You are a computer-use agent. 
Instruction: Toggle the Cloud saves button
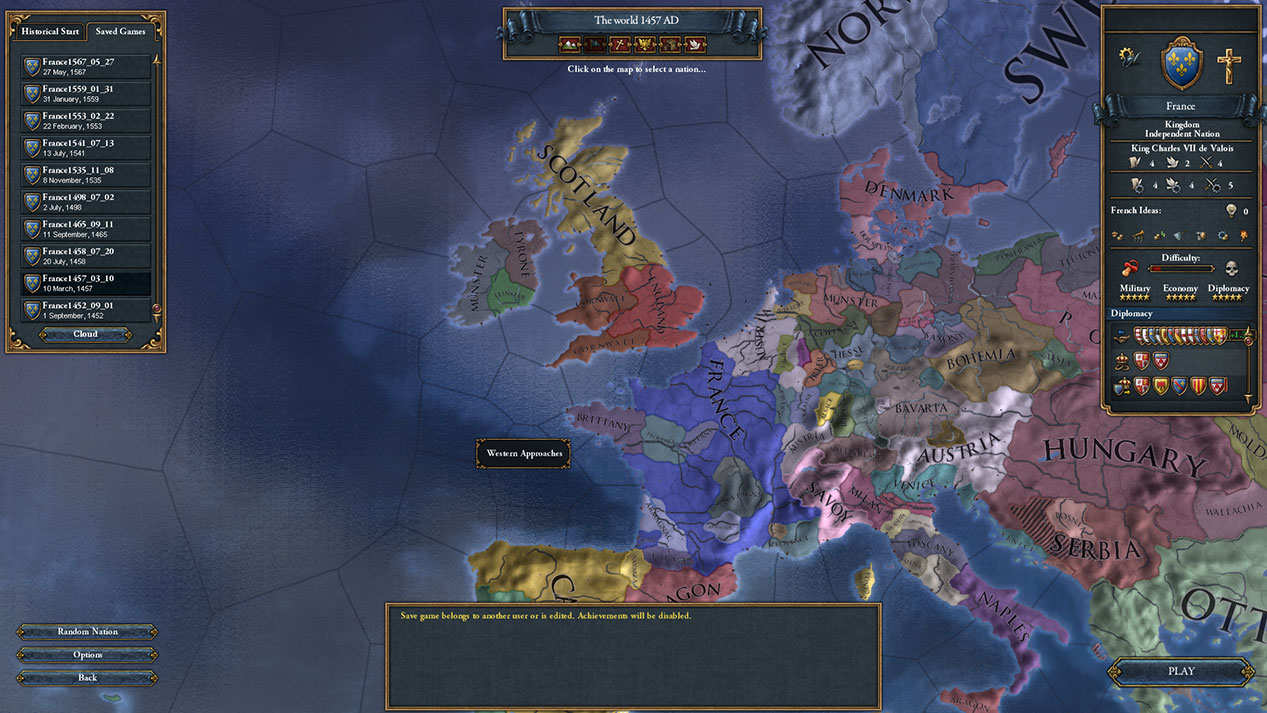click(85, 334)
